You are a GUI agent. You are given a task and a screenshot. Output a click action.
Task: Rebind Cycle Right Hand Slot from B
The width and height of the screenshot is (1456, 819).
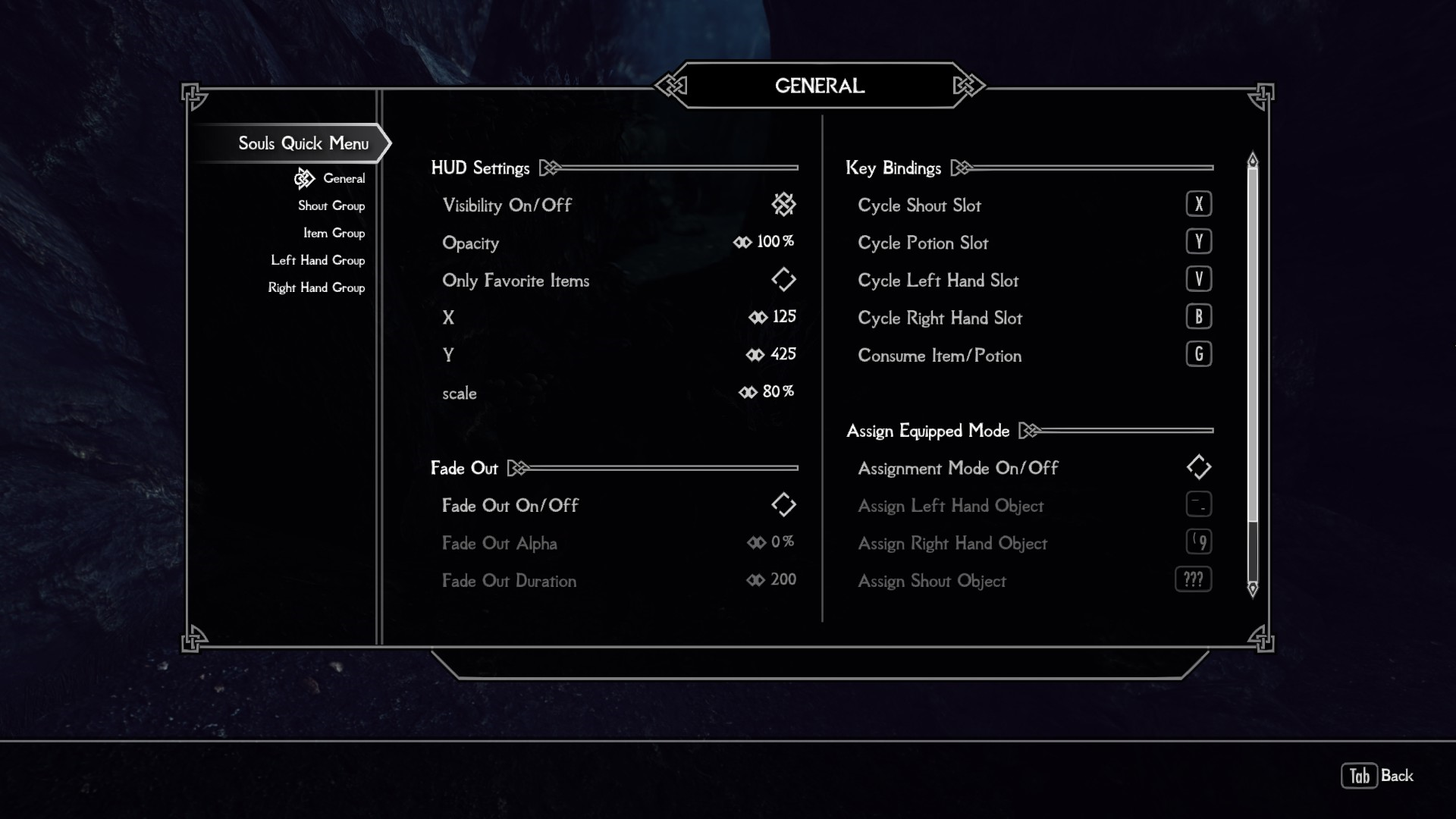tap(1199, 316)
